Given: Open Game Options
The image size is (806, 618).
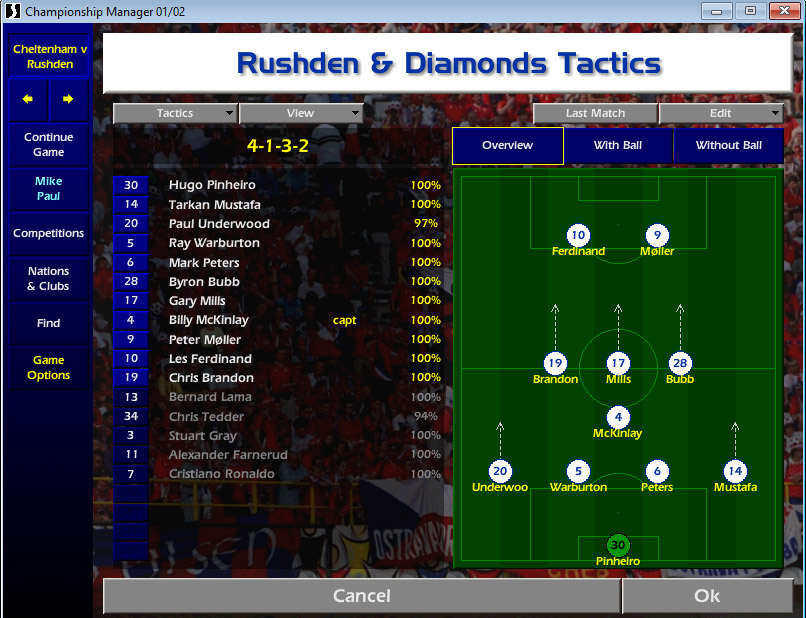Looking at the screenshot, I should click(x=49, y=367).
